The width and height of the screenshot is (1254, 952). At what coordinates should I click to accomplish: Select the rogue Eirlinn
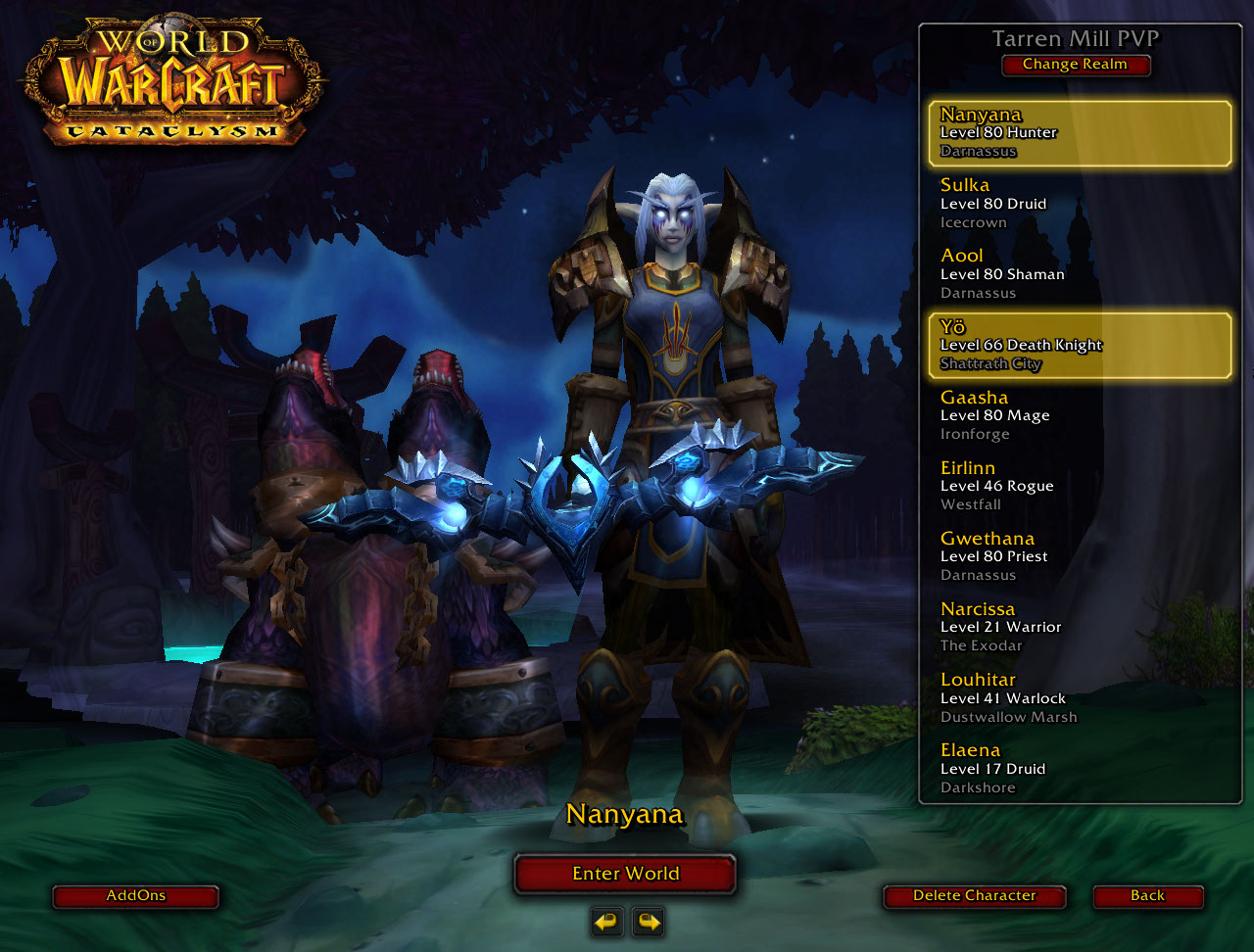1079,486
